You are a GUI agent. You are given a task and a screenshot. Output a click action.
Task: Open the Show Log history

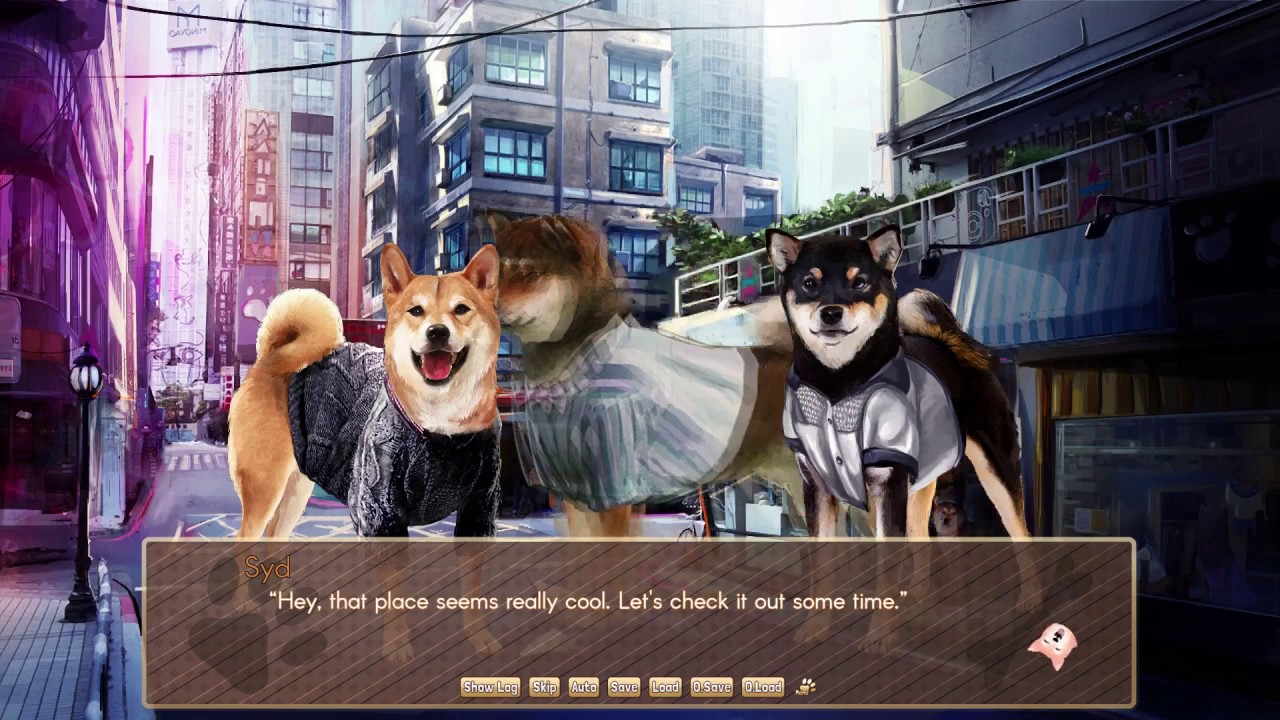click(x=490, y=687)
